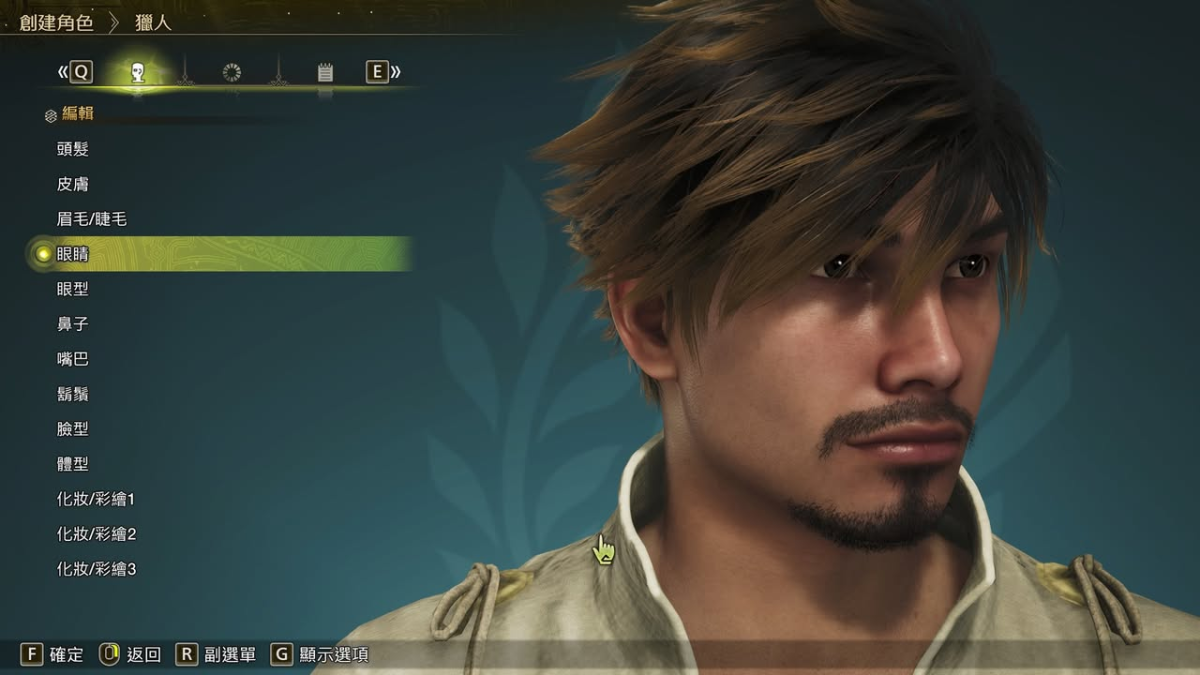Open the notepad list icon tab
The image size is (1200, 675).
click(x=325, y=72)
